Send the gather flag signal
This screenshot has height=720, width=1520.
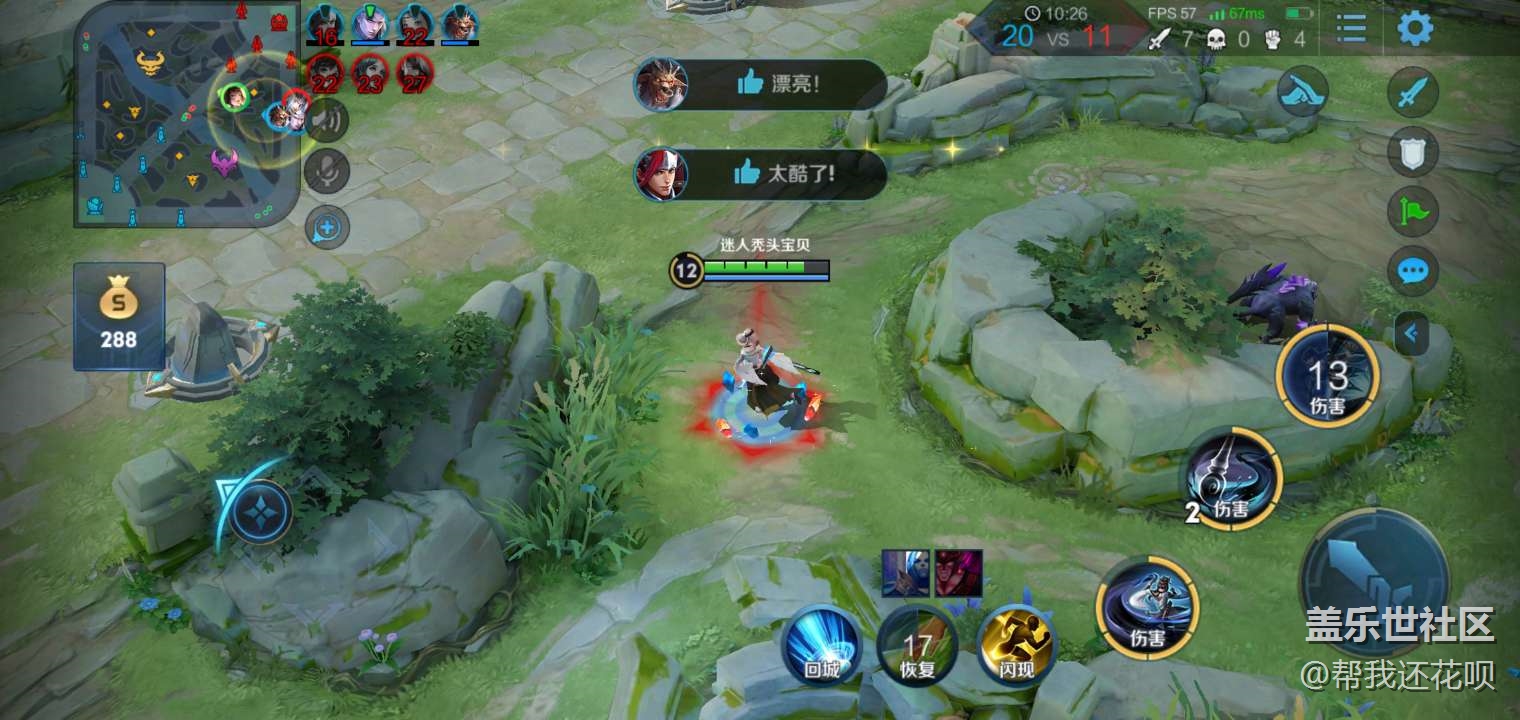pyautogui.click(x=1413, y=211)
